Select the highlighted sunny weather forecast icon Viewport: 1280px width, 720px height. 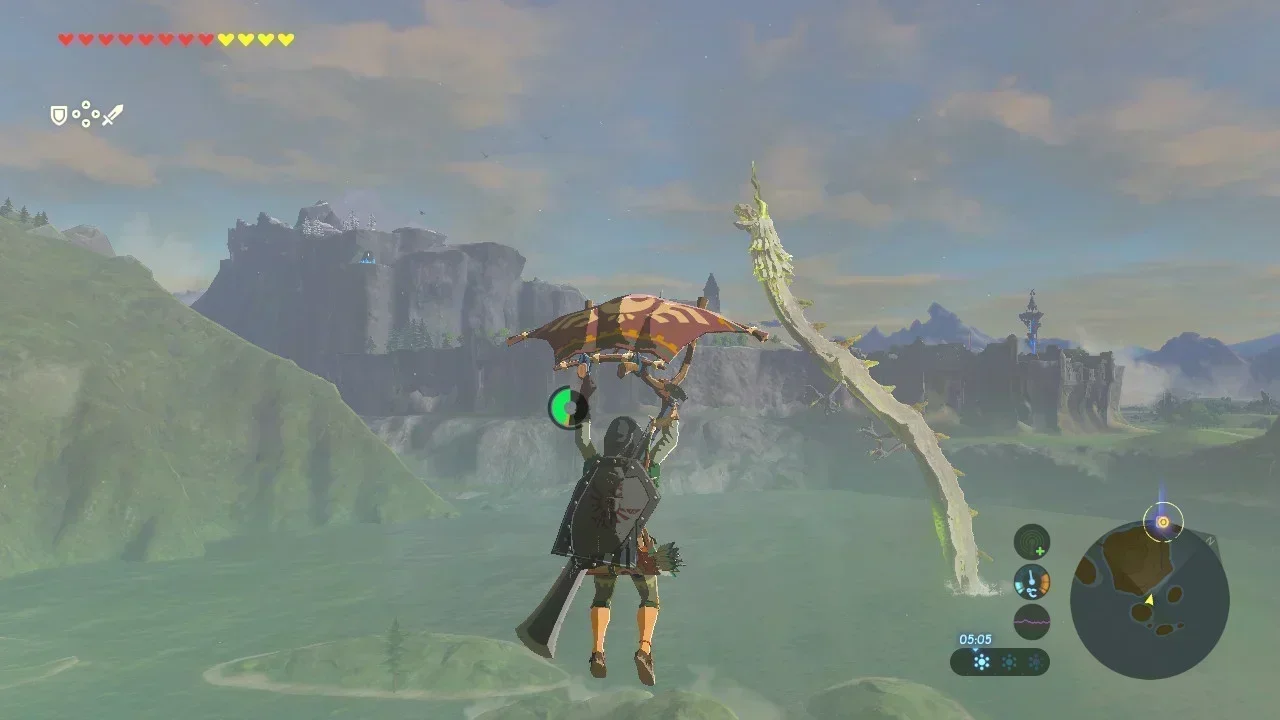[x=981, y=661]
